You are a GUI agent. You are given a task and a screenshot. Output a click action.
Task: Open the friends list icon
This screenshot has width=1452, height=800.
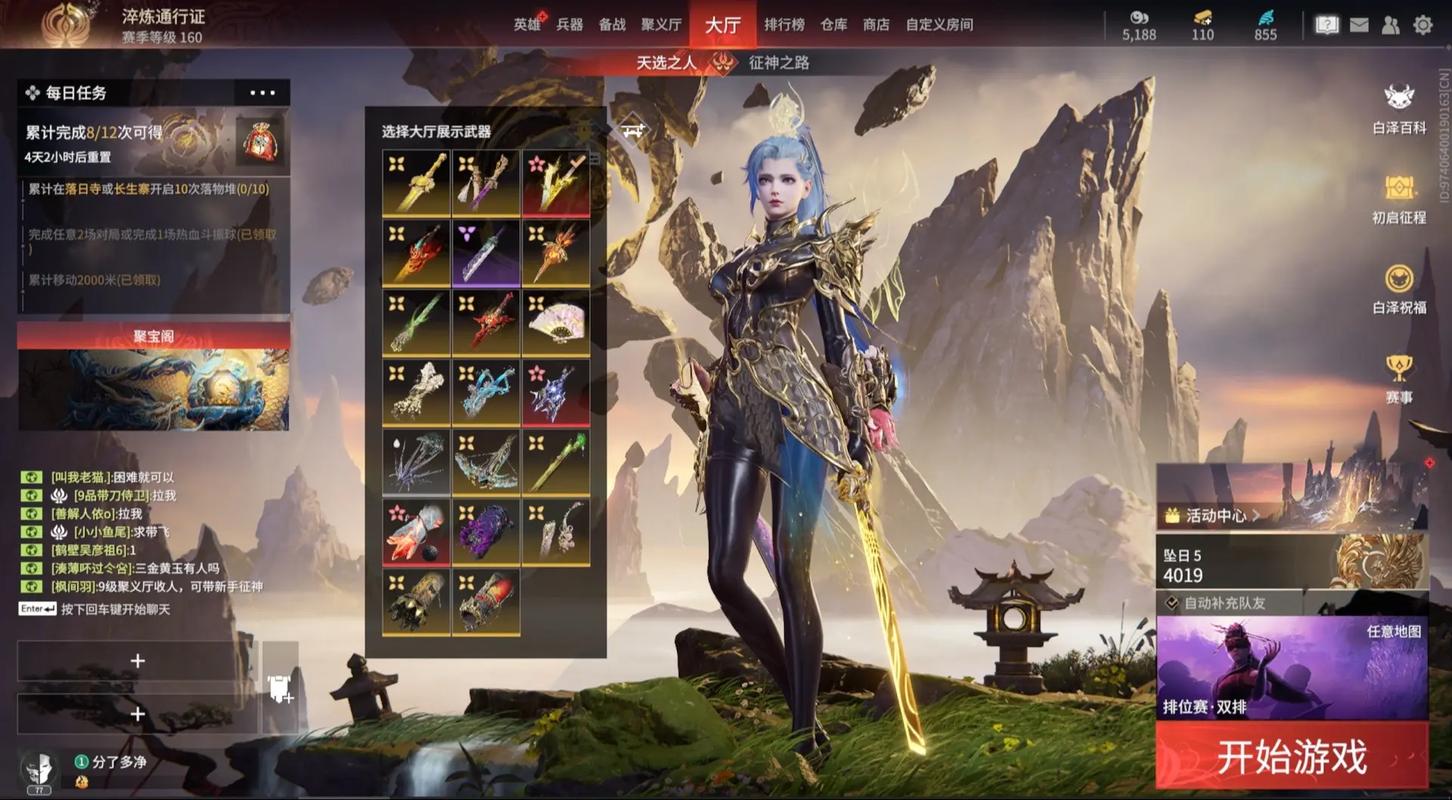[x=1391, y=25]
